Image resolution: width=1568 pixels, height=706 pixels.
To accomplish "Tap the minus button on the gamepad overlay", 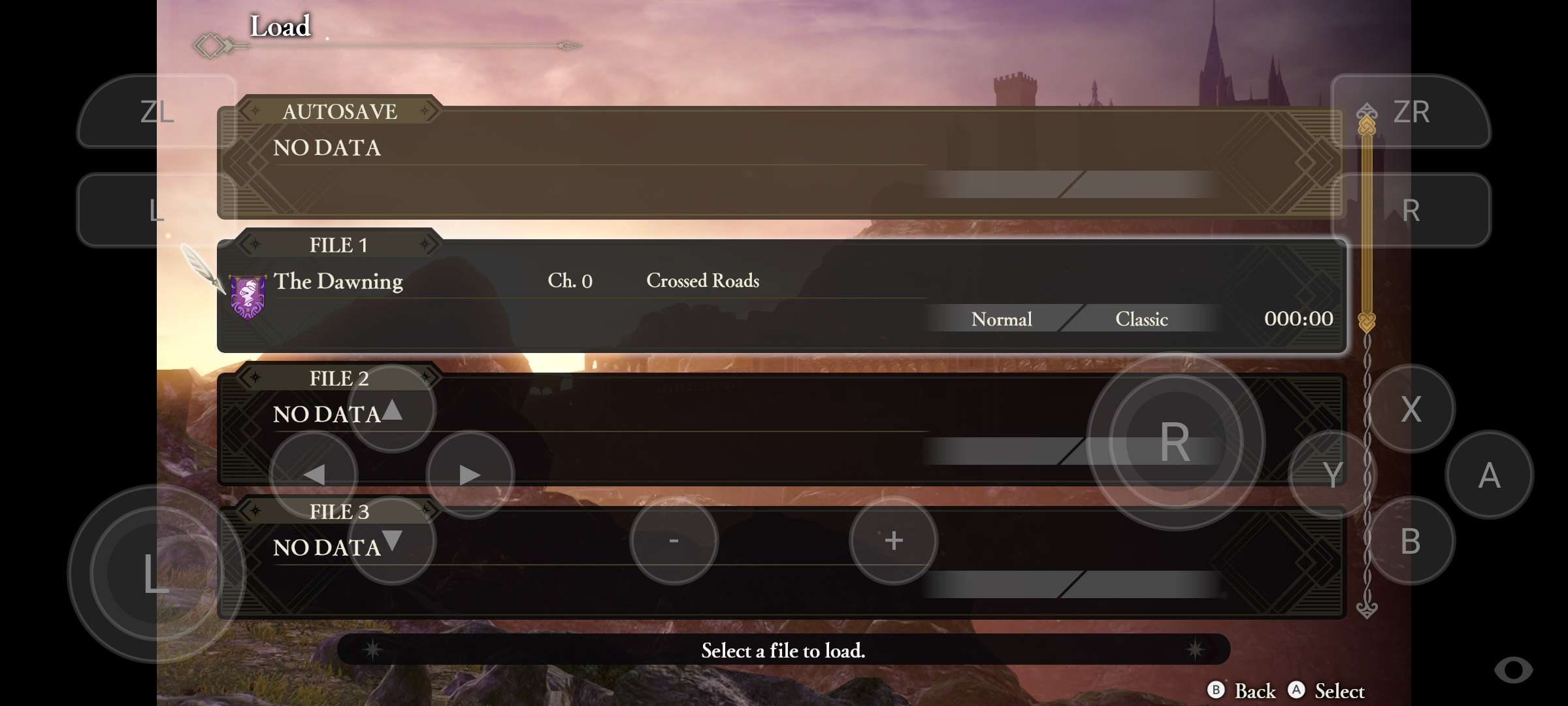I will pos(674,541).
